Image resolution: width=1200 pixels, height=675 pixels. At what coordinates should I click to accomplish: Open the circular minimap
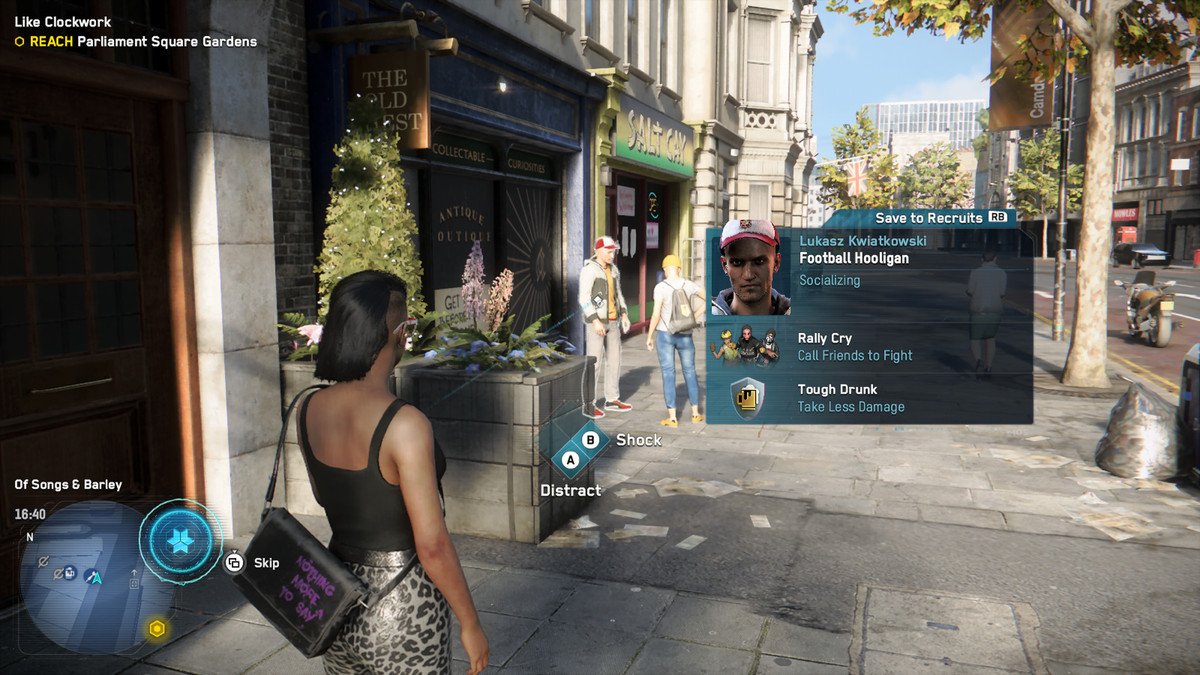(84, 577)
